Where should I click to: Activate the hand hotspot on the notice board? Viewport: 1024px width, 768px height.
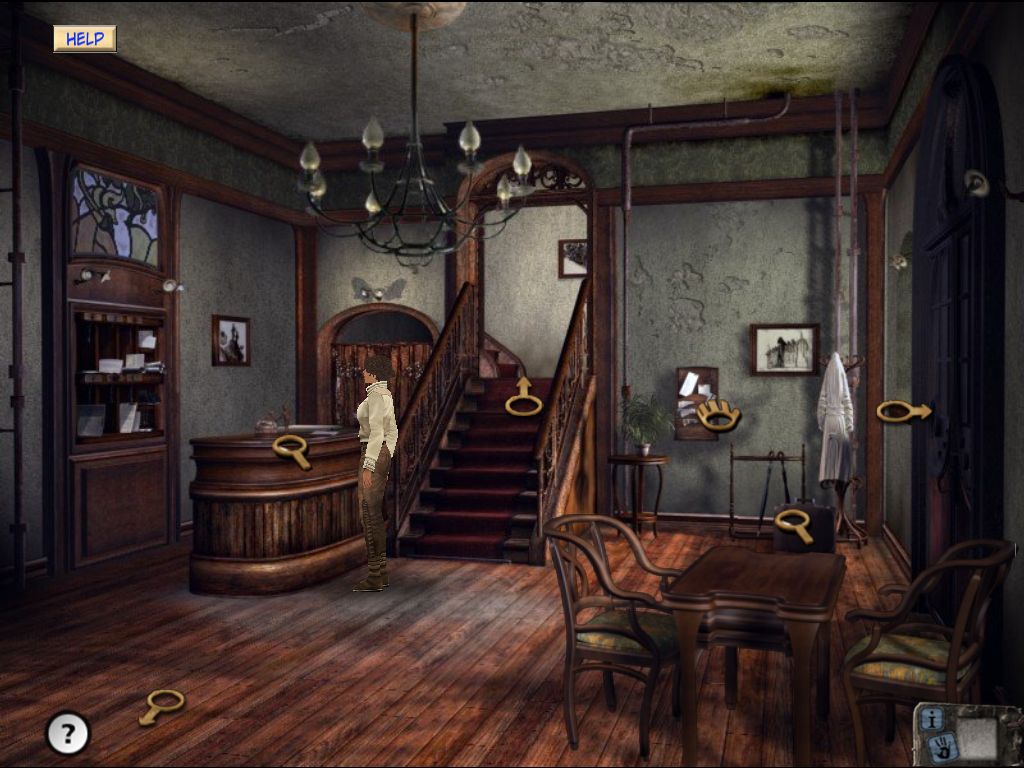click(718, 413)
